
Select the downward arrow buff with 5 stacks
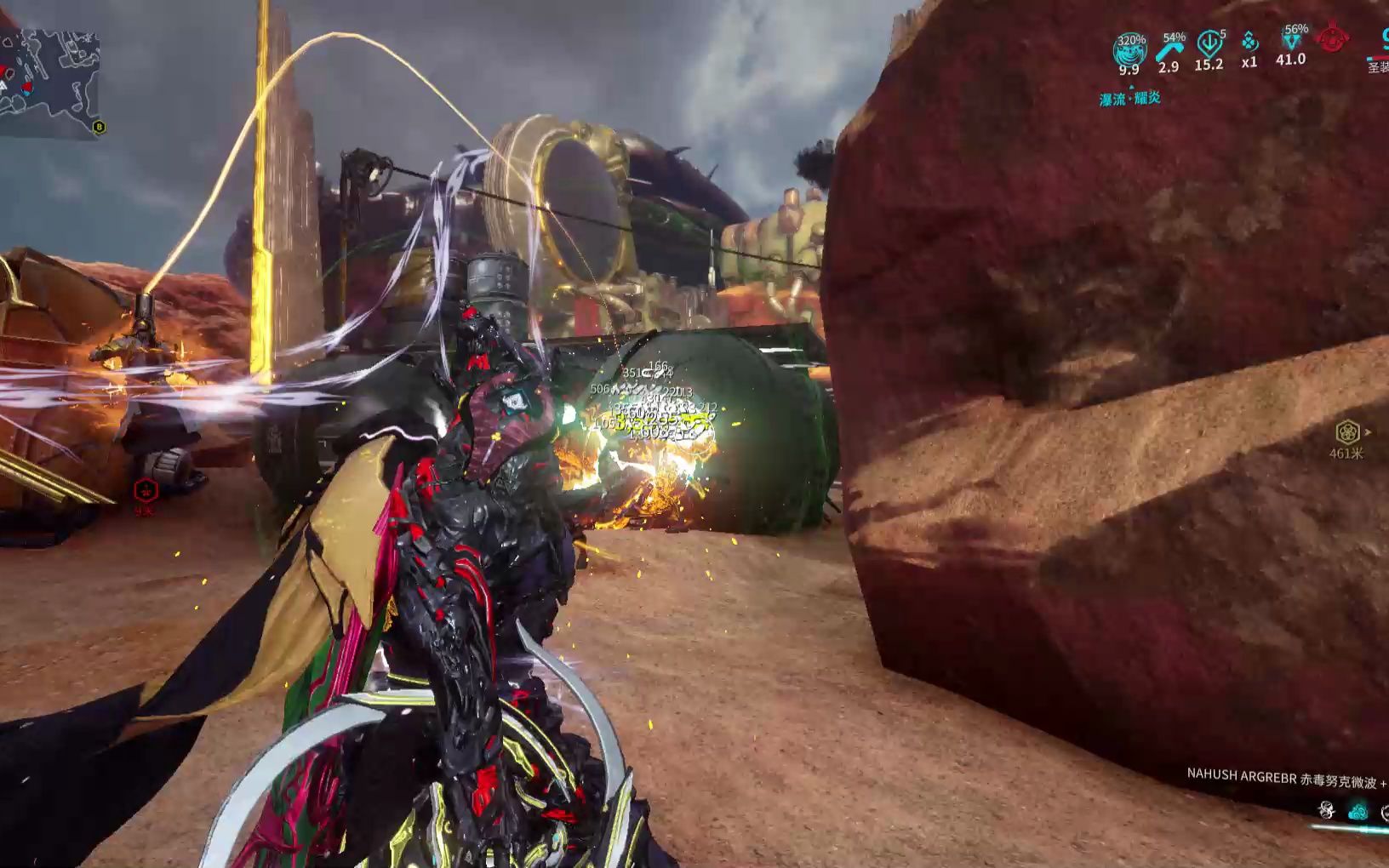pos(1209,43)
